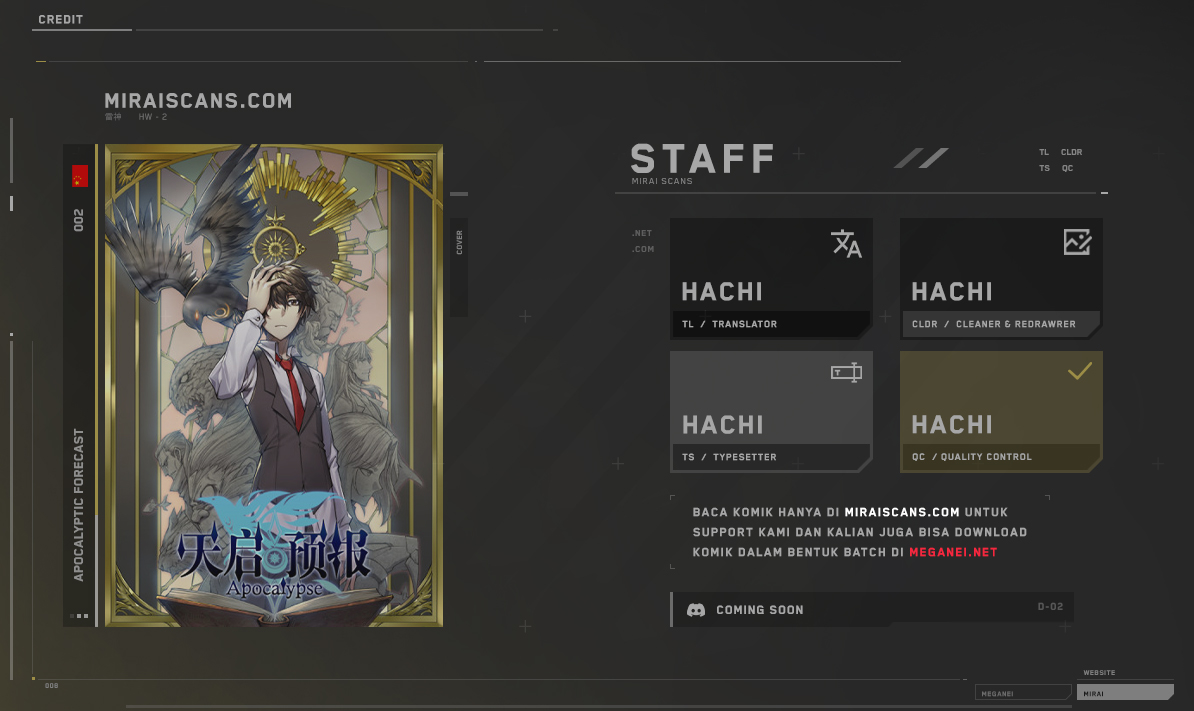1194x711 pixels.
Task: Select the MEGANEI website tab
Action: [x=1022, y=692]
